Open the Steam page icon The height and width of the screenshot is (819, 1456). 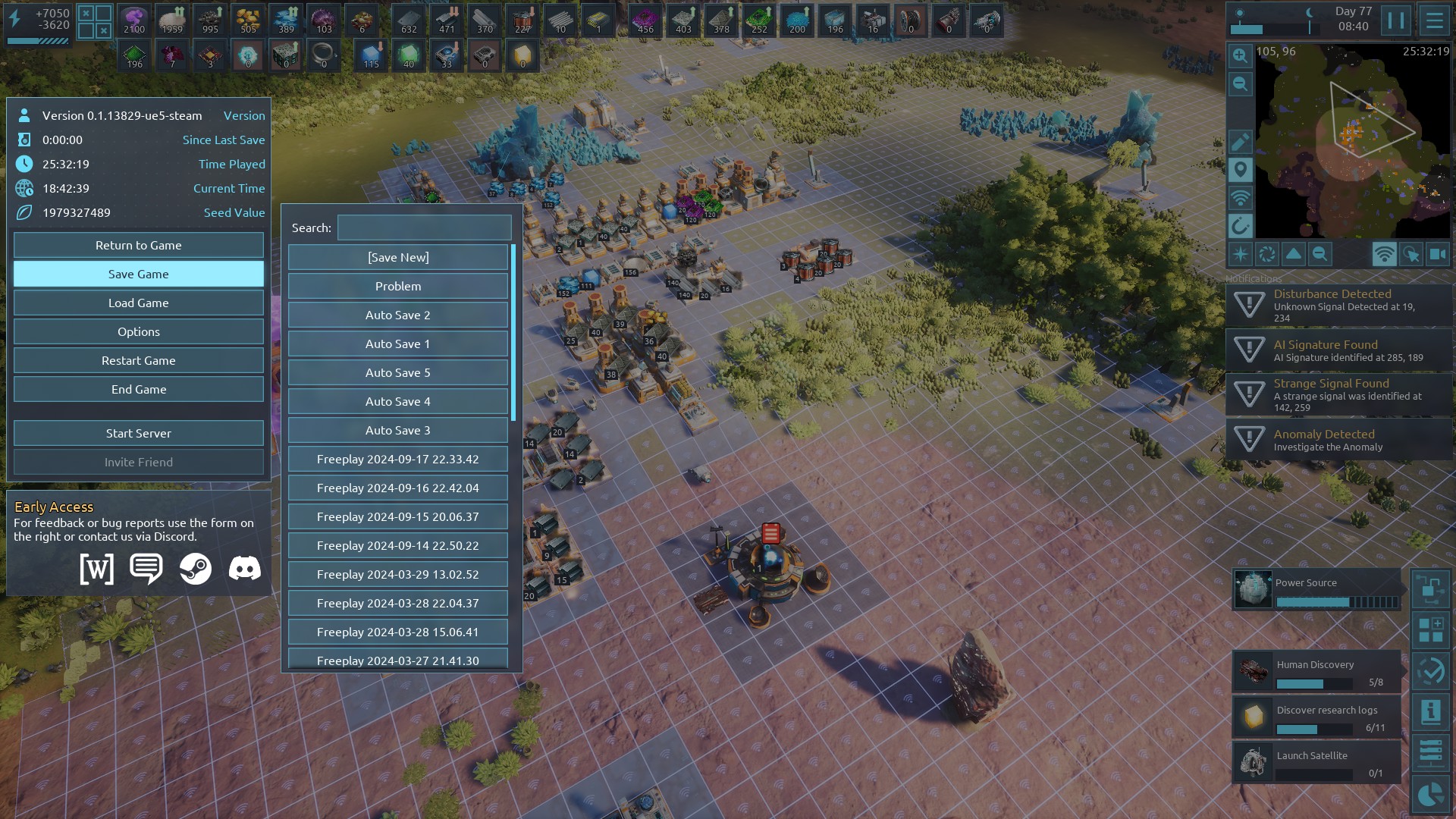[x=195, y=568]
